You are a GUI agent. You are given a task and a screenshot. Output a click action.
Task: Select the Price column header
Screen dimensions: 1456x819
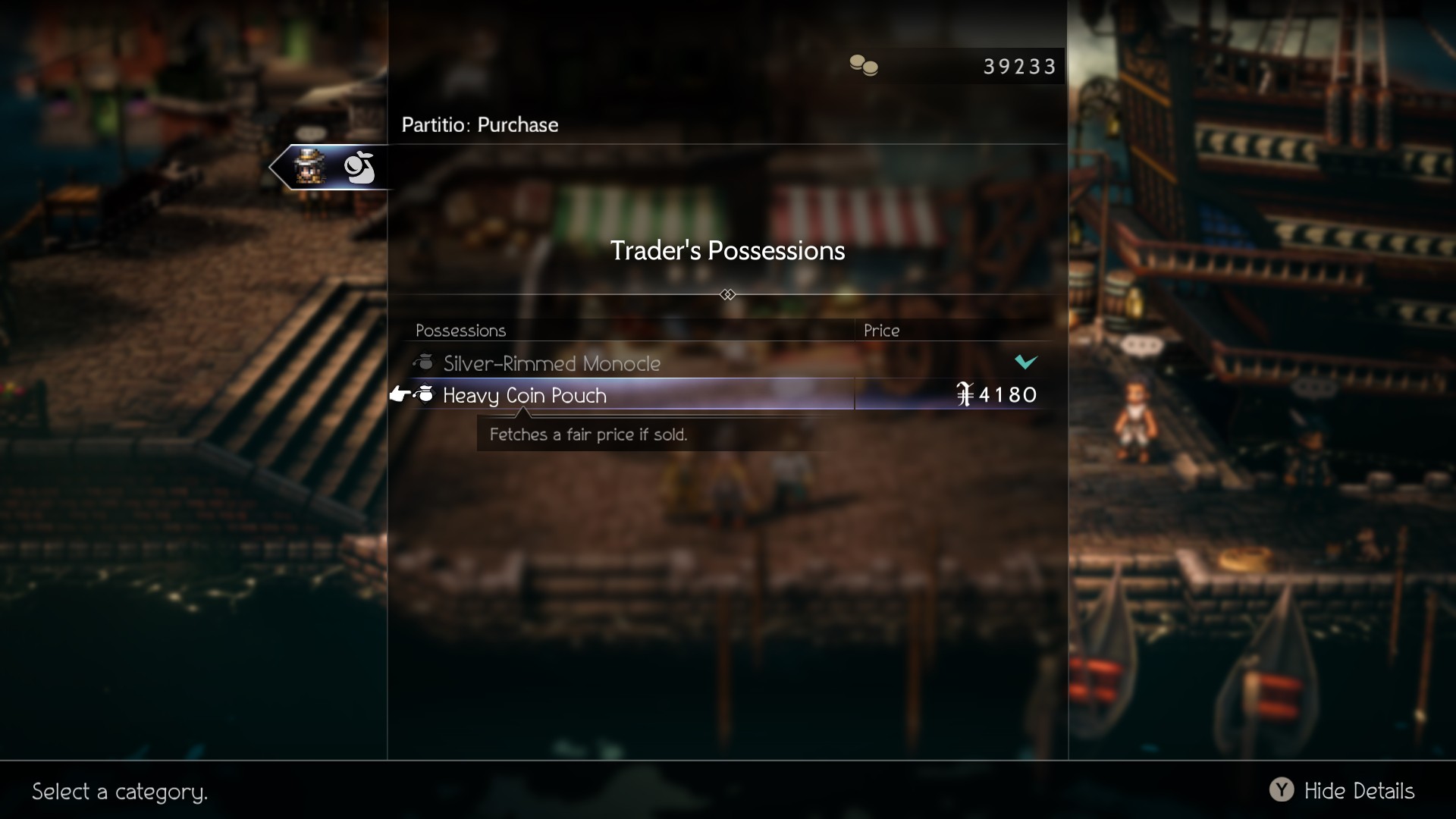[882, 331]
